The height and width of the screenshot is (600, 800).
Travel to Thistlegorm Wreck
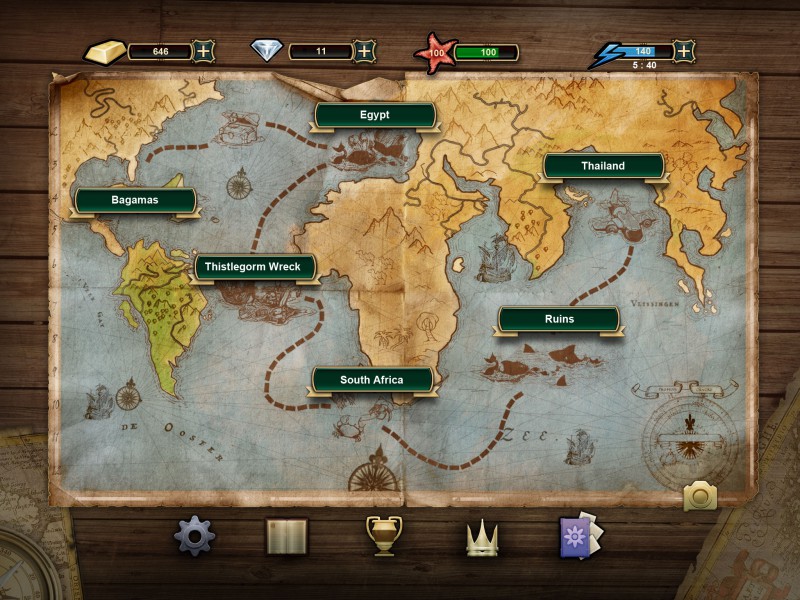point(254,267)
